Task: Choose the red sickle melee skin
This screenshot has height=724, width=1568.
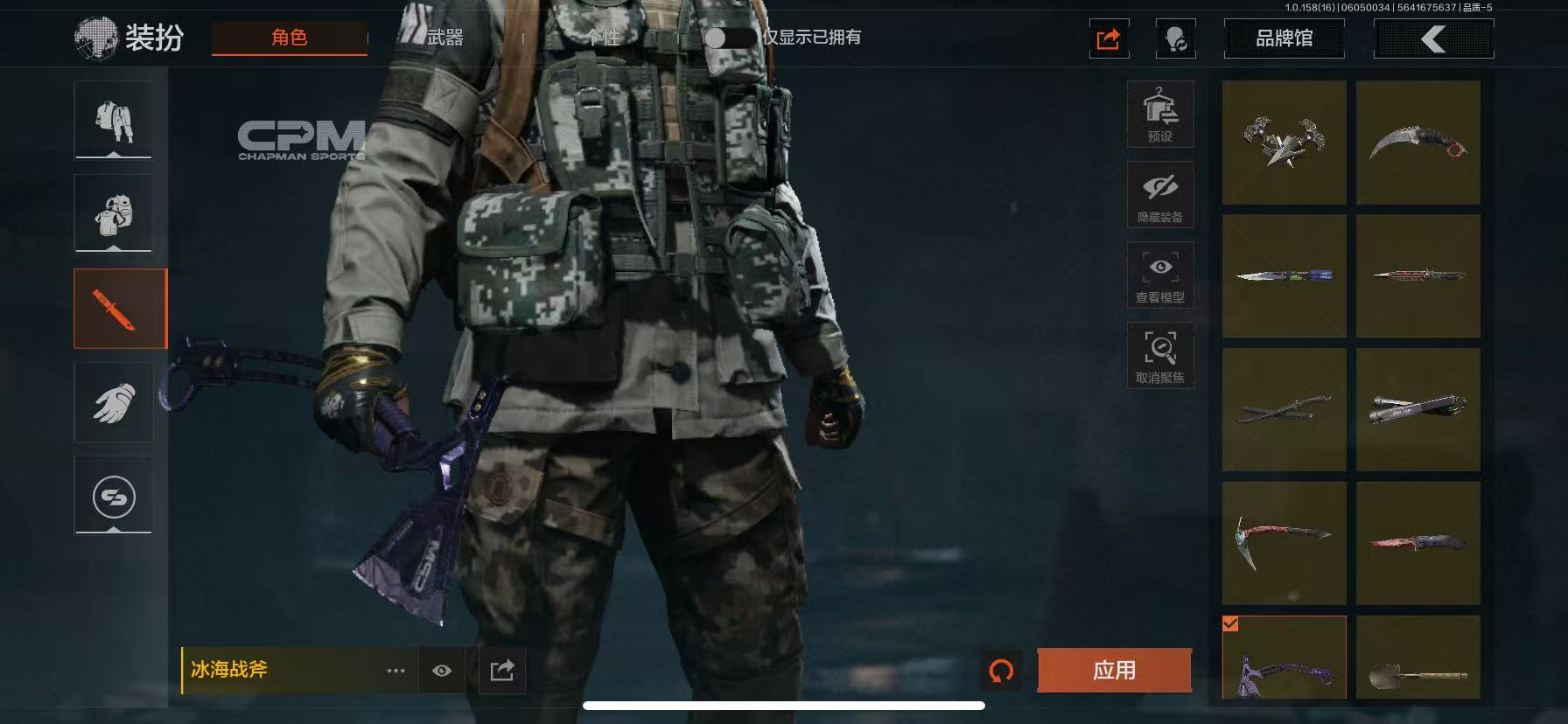Action: [x=1284, y=542]
